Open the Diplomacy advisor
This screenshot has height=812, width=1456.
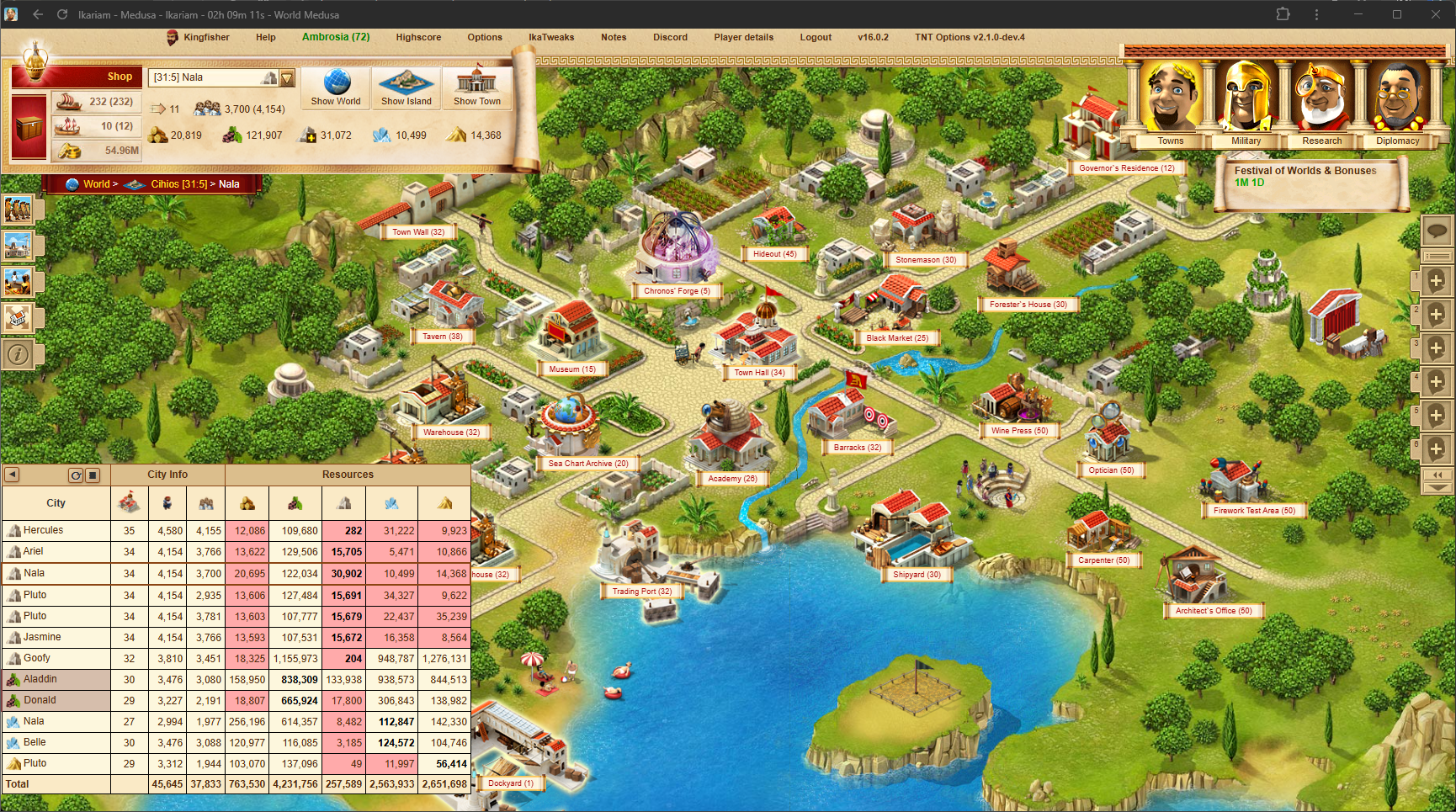point(1396,105)
